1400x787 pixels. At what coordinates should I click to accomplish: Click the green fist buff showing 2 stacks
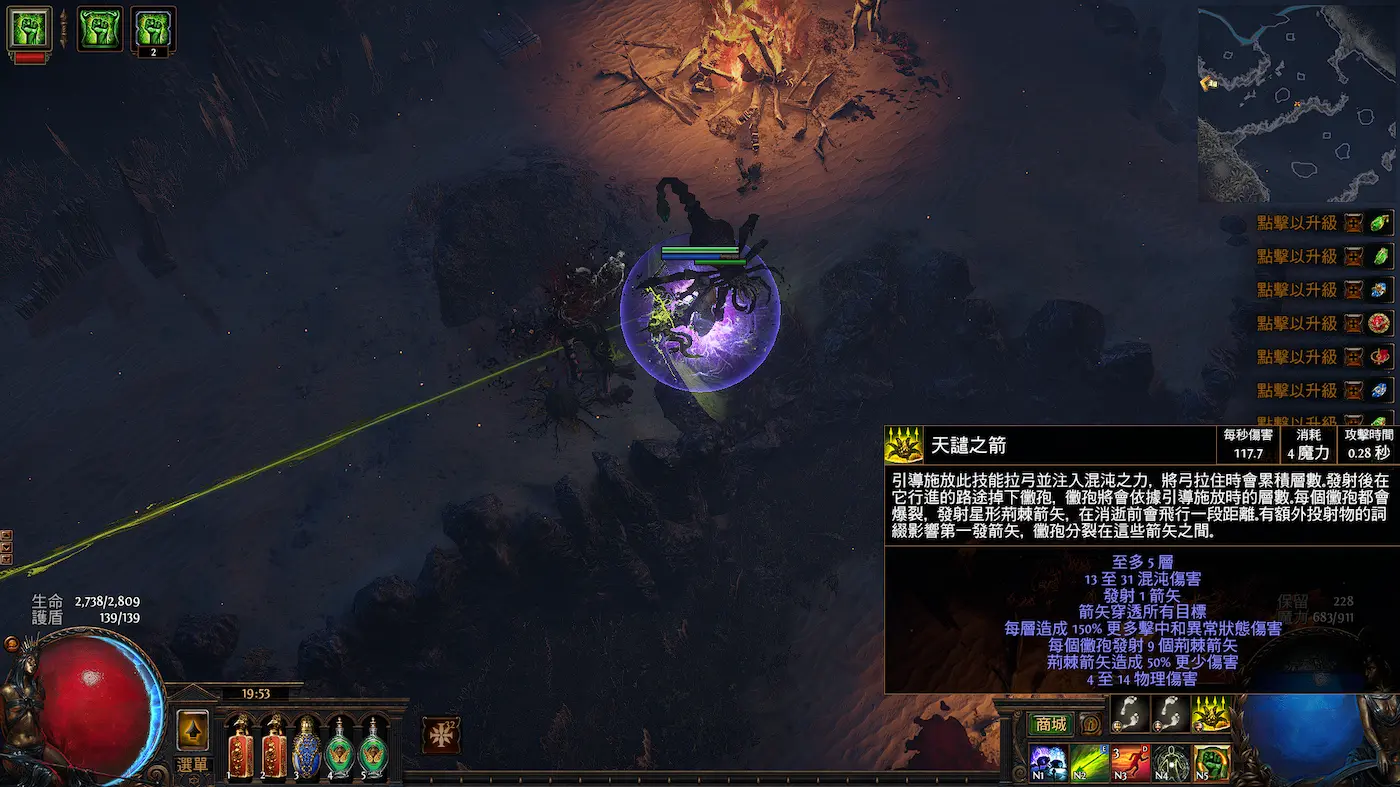click(x=153, y=30)
